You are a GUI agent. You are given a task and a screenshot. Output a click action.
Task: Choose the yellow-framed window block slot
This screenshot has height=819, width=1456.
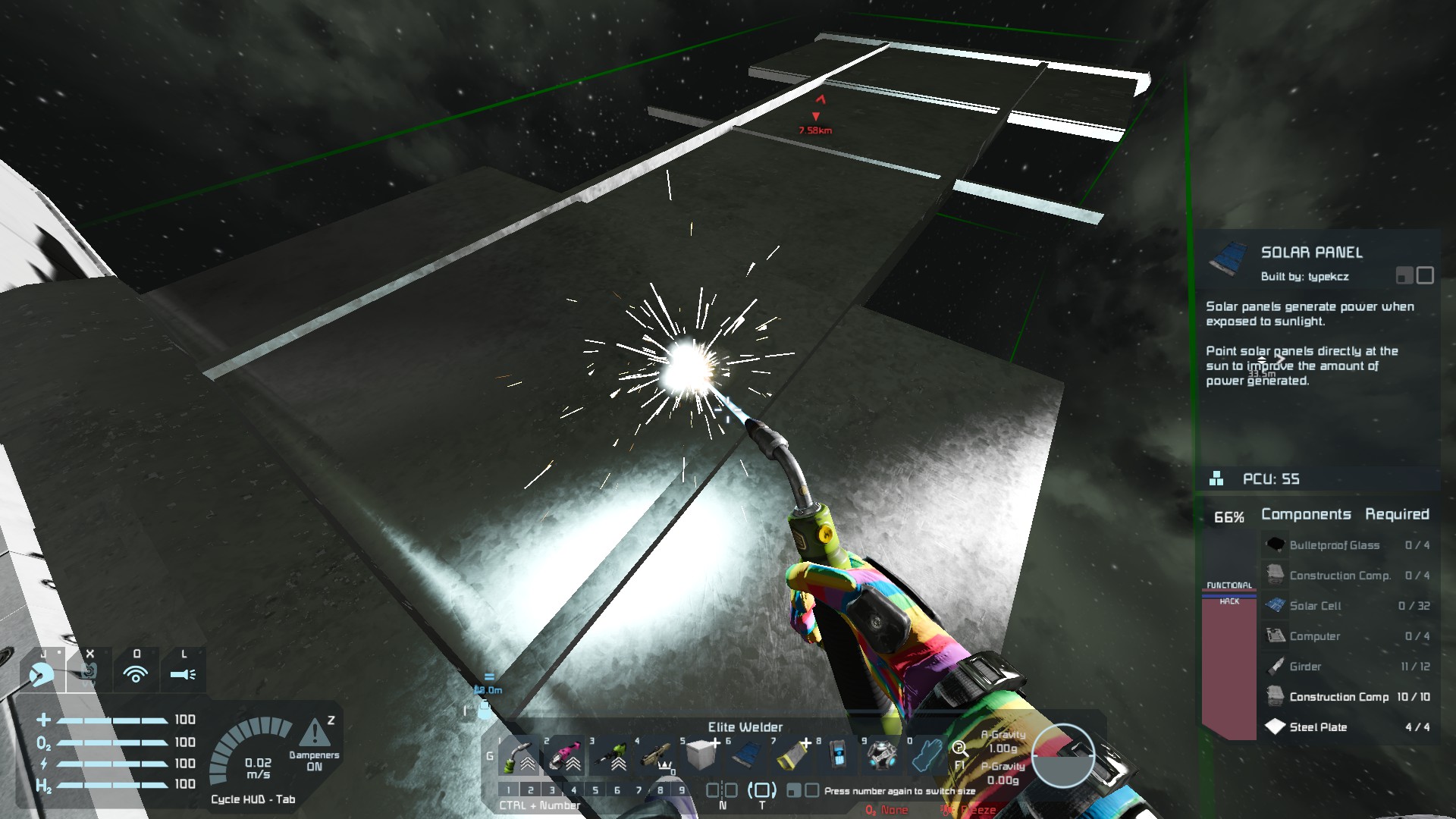[793, 754]
